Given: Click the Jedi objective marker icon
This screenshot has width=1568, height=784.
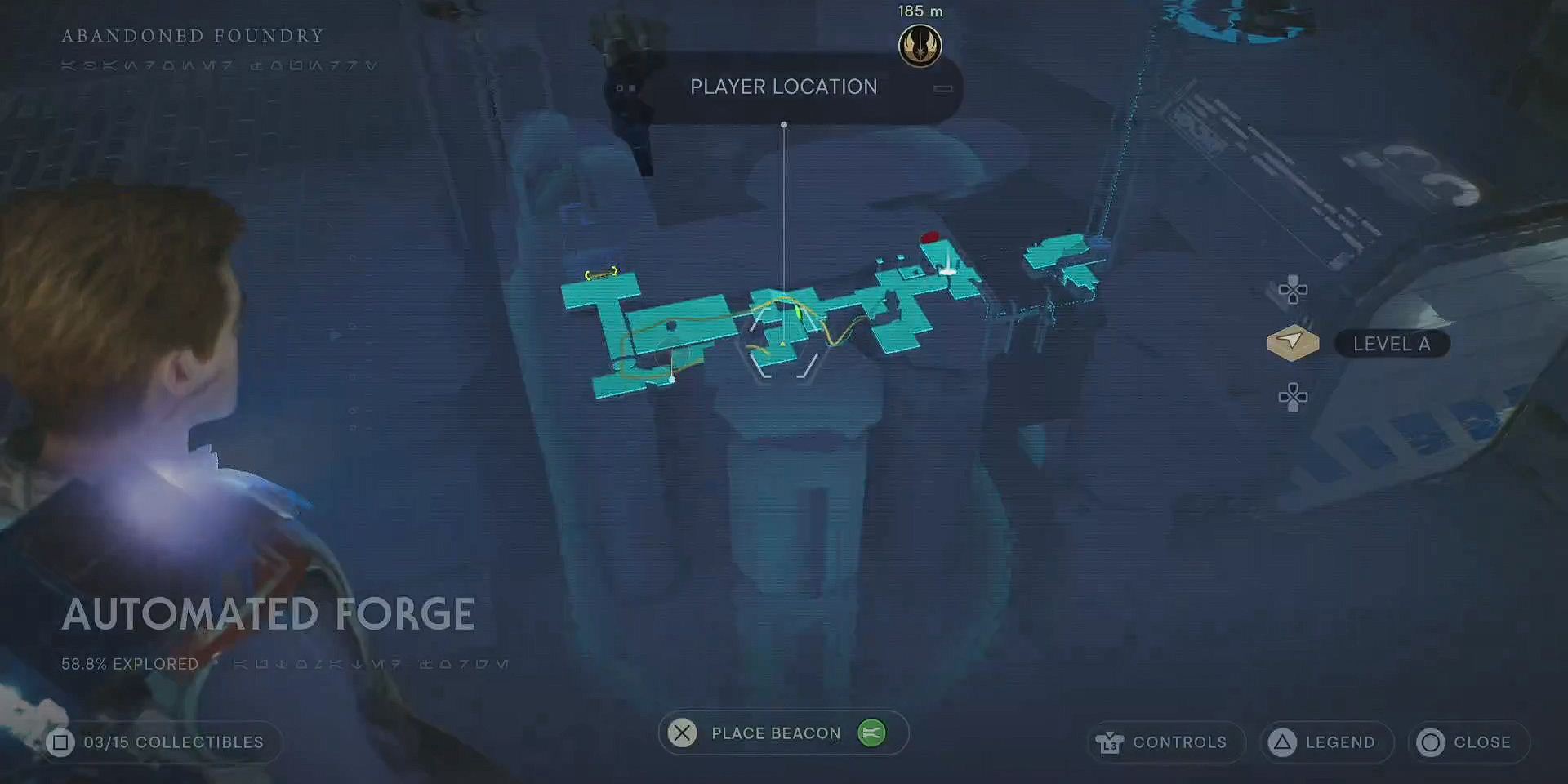Looking at the screenshot, I should (920, 46).
